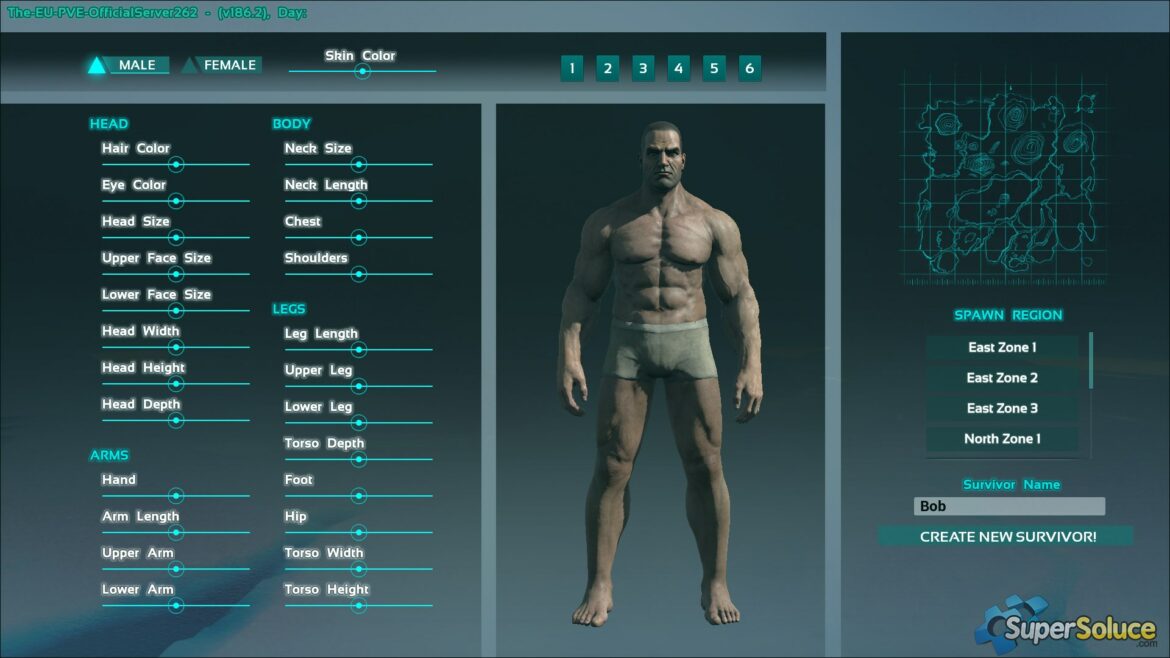Pick North Zone 1 spawn region
1170x658 pixels.
(x=1002, y=438)
